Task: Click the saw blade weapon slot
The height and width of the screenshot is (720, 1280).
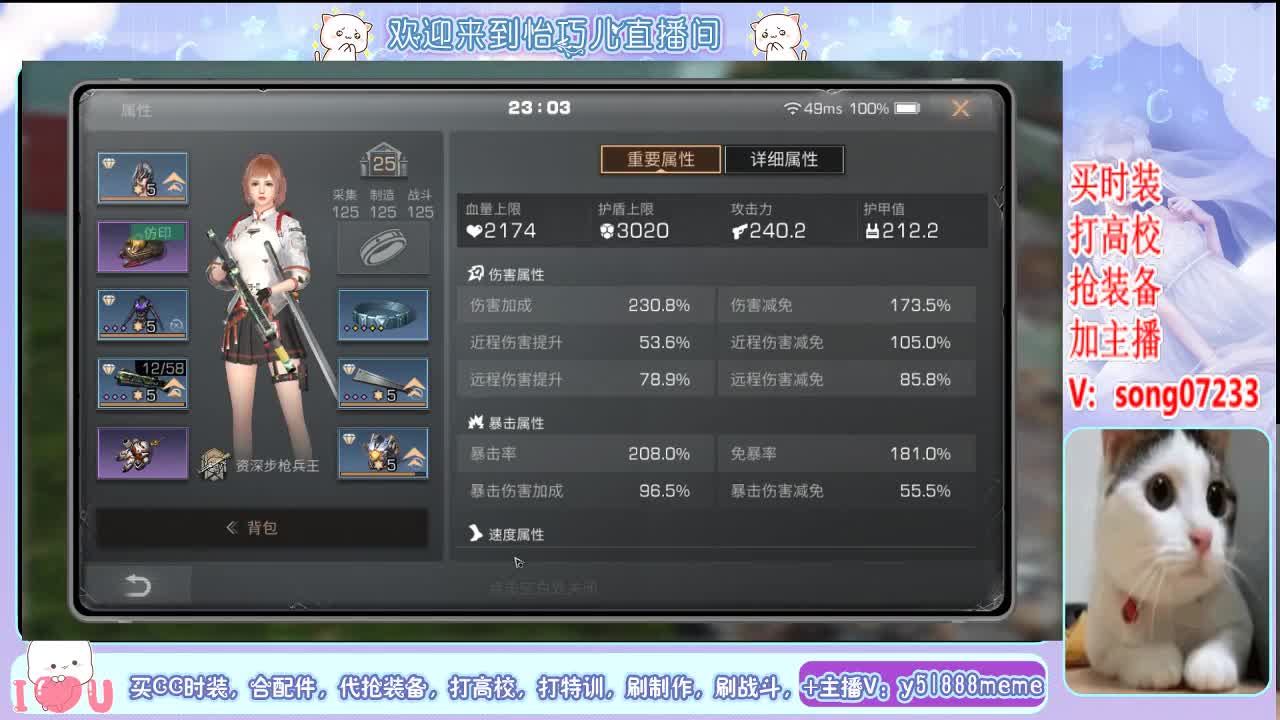Action: (383, 381)
